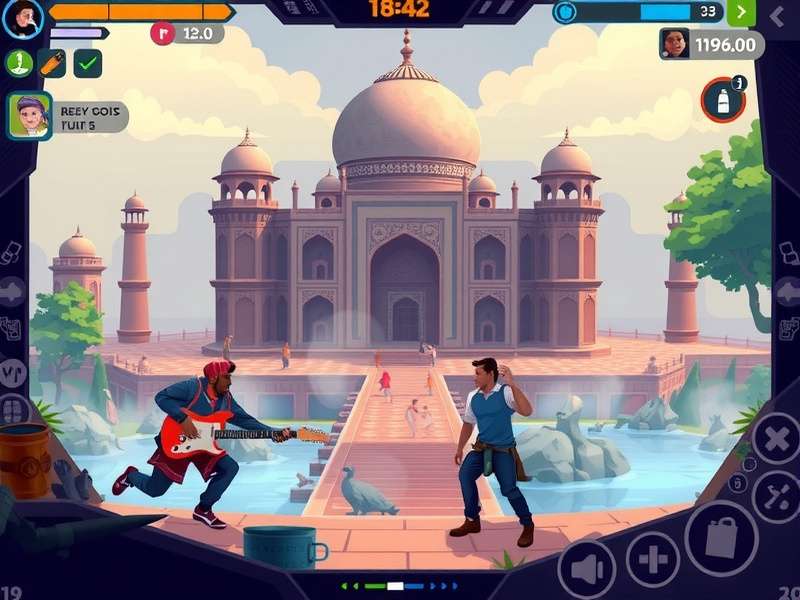Toggle the green checkmark box
800x600 pixels.
click(x=88, y=63)
